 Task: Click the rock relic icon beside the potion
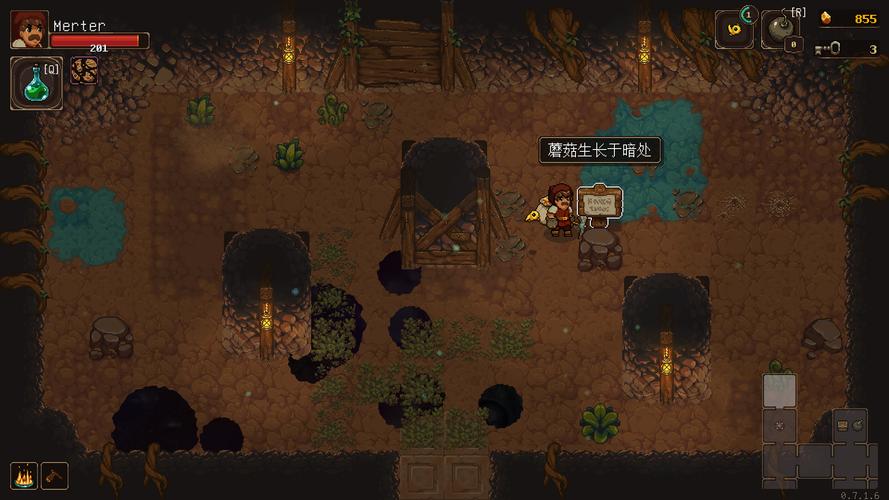click(x=83, y=72)
